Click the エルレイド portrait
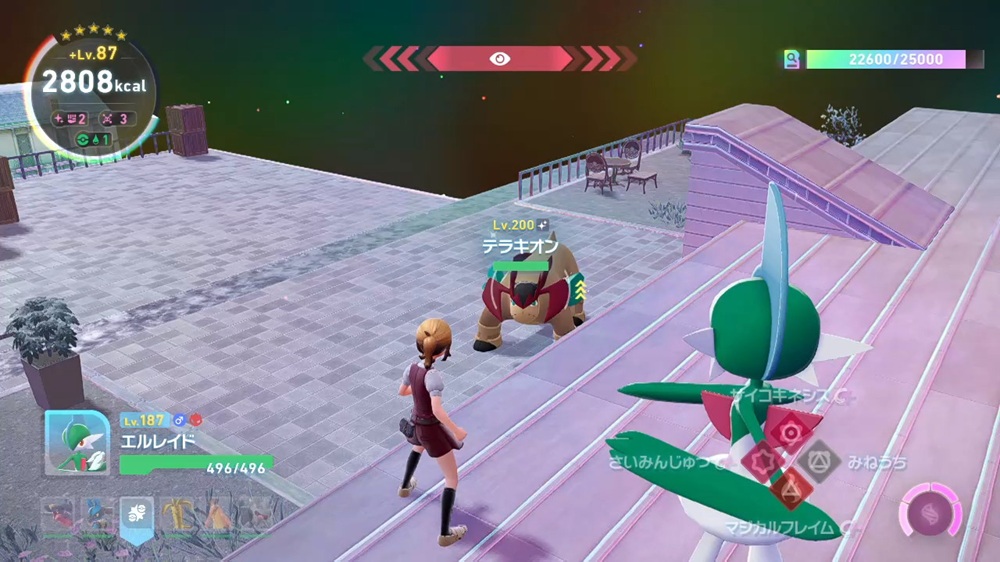The image size is (1000, 562). click(x=77, y=443)
